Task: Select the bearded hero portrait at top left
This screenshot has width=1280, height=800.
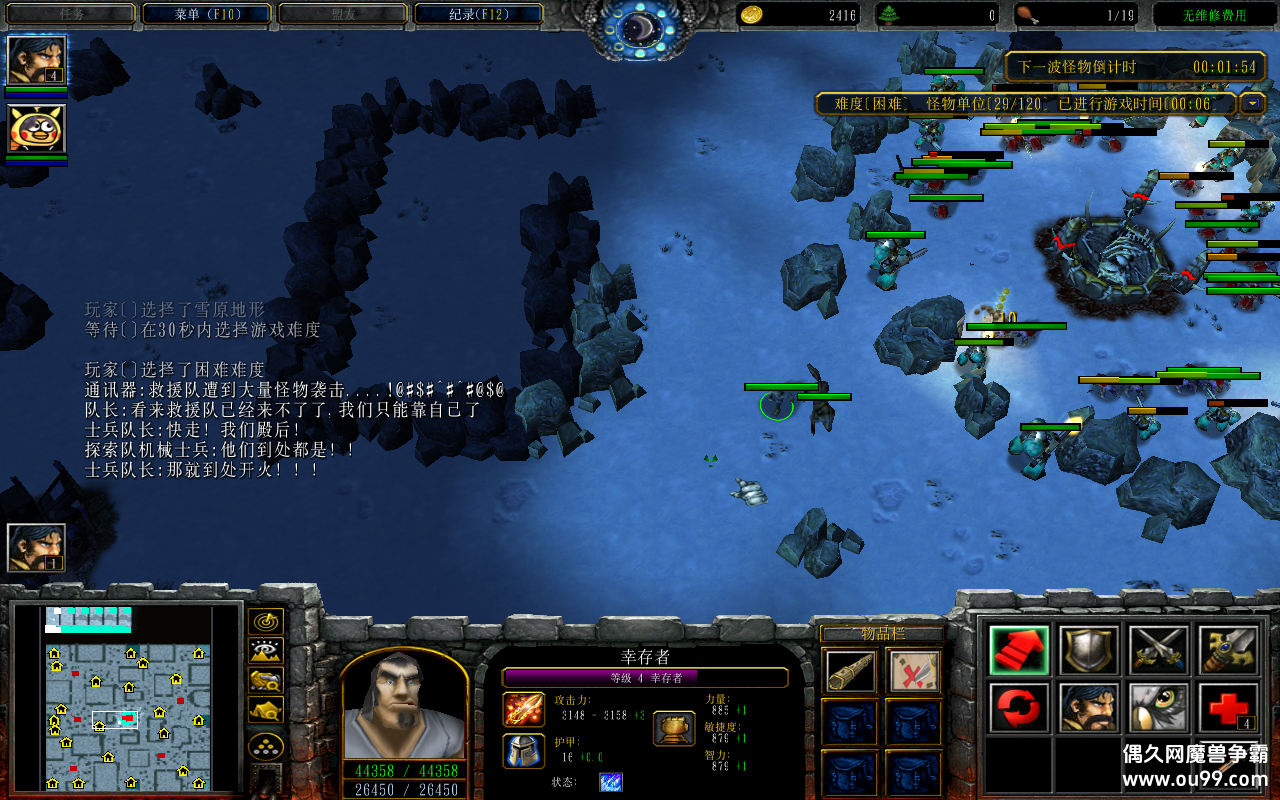Action: coord(37,60)
